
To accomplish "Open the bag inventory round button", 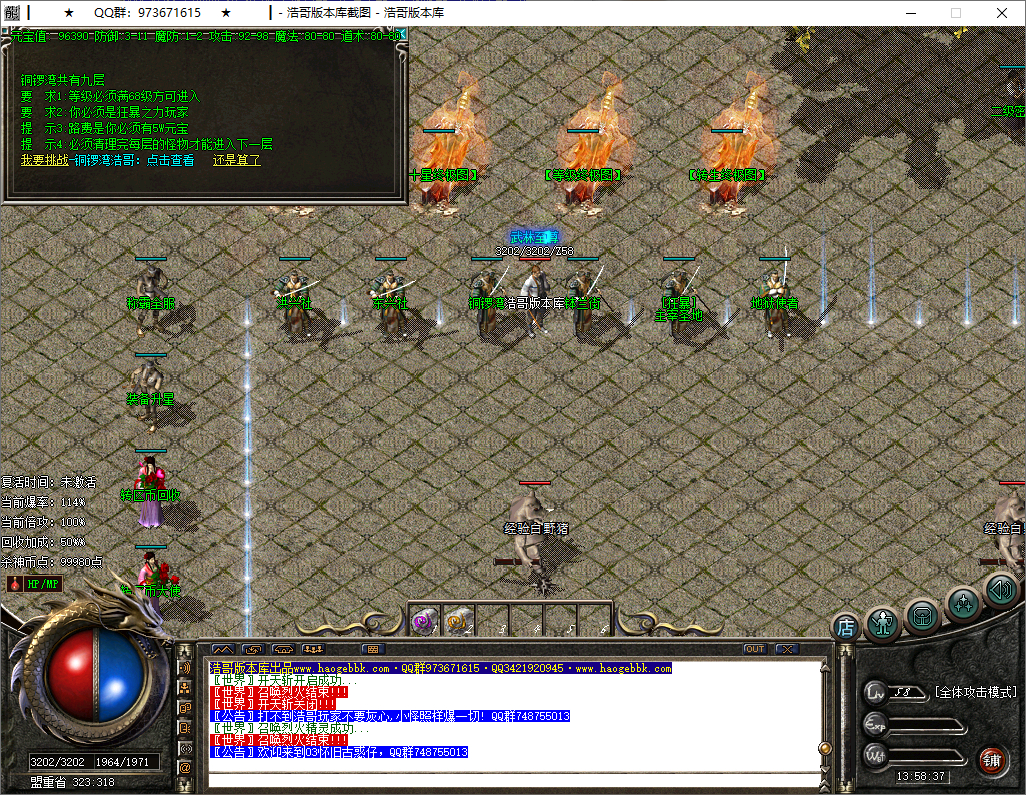I will tap(922, 615).
